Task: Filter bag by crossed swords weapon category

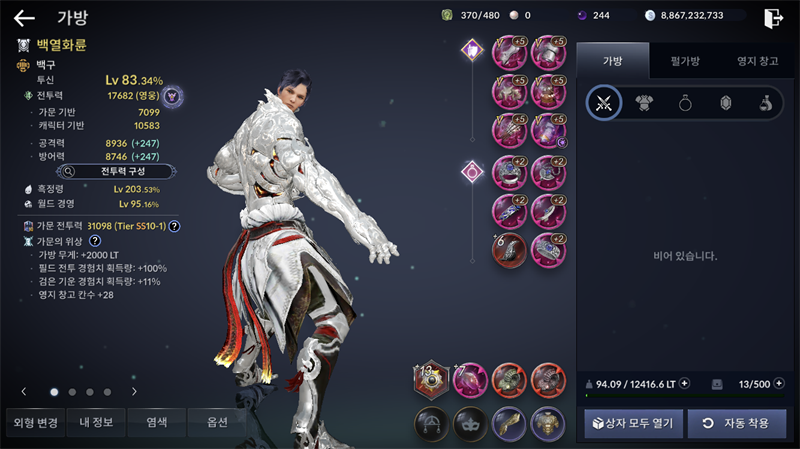Action: pos(603,102)
